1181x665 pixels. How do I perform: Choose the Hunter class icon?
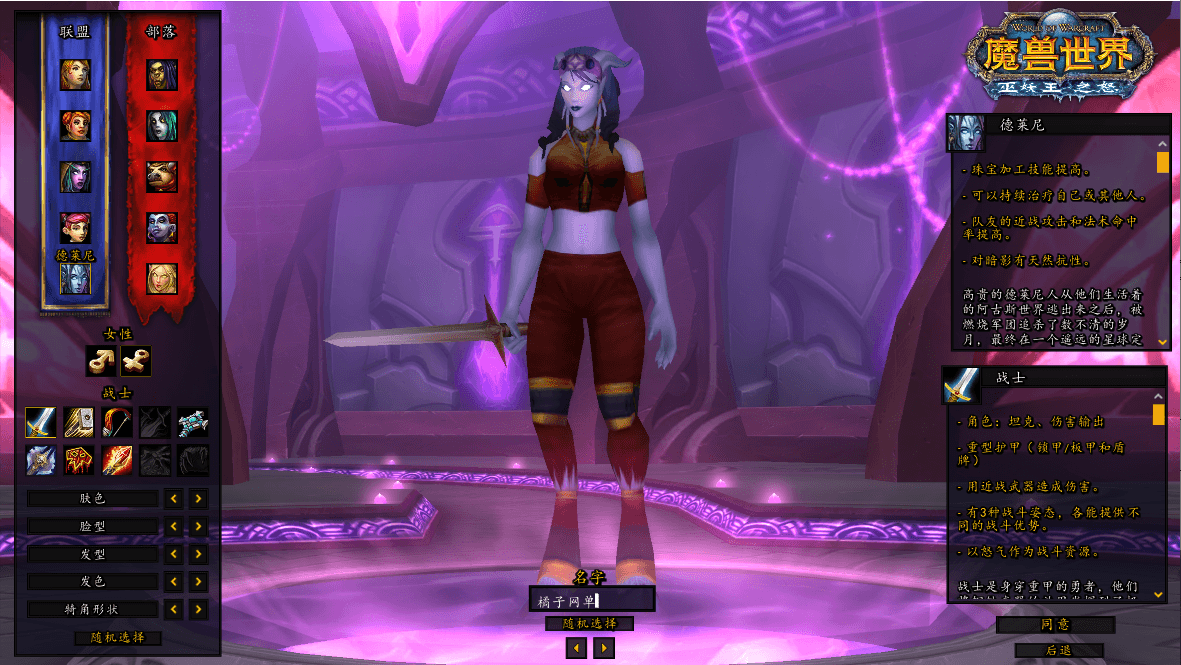tap(117, 423)
